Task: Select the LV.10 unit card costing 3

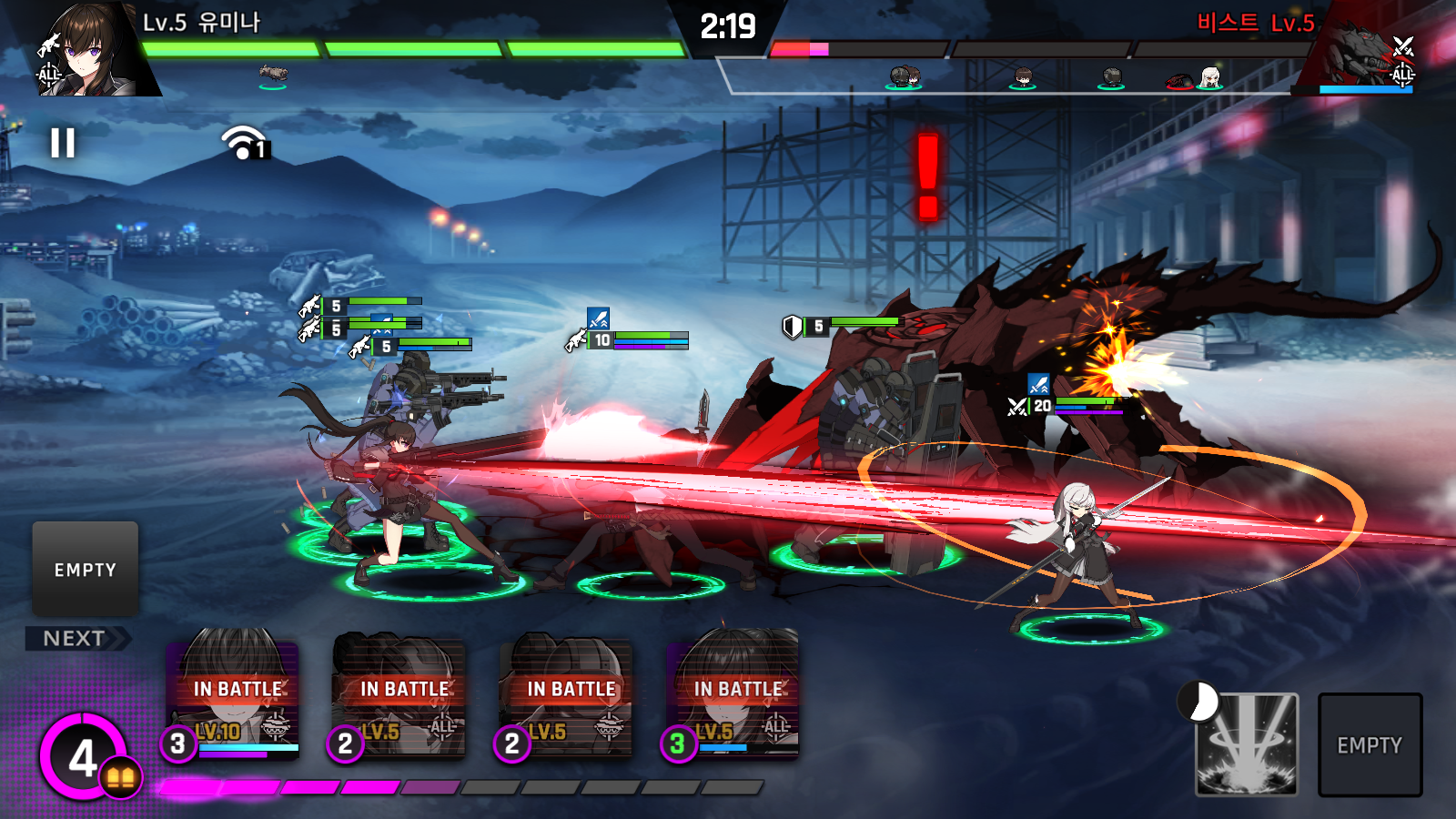Action: 235,694
